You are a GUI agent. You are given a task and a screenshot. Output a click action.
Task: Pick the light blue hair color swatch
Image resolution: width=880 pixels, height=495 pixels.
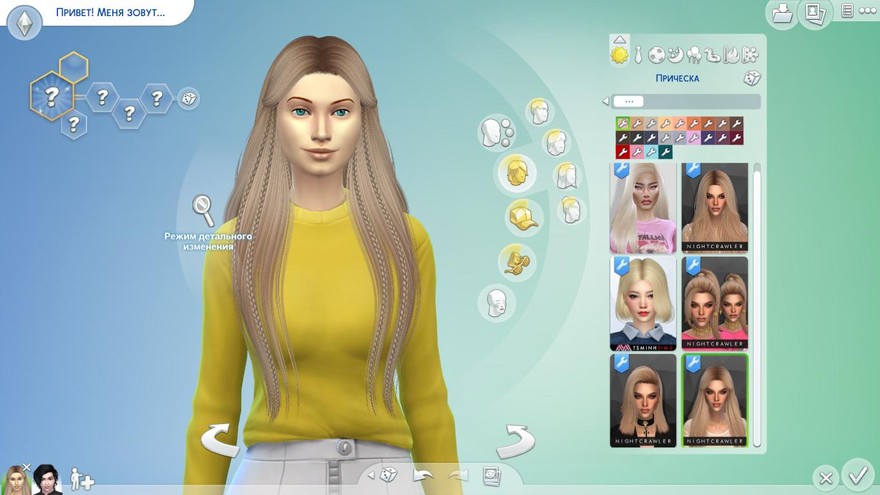(x=651, y=152)
